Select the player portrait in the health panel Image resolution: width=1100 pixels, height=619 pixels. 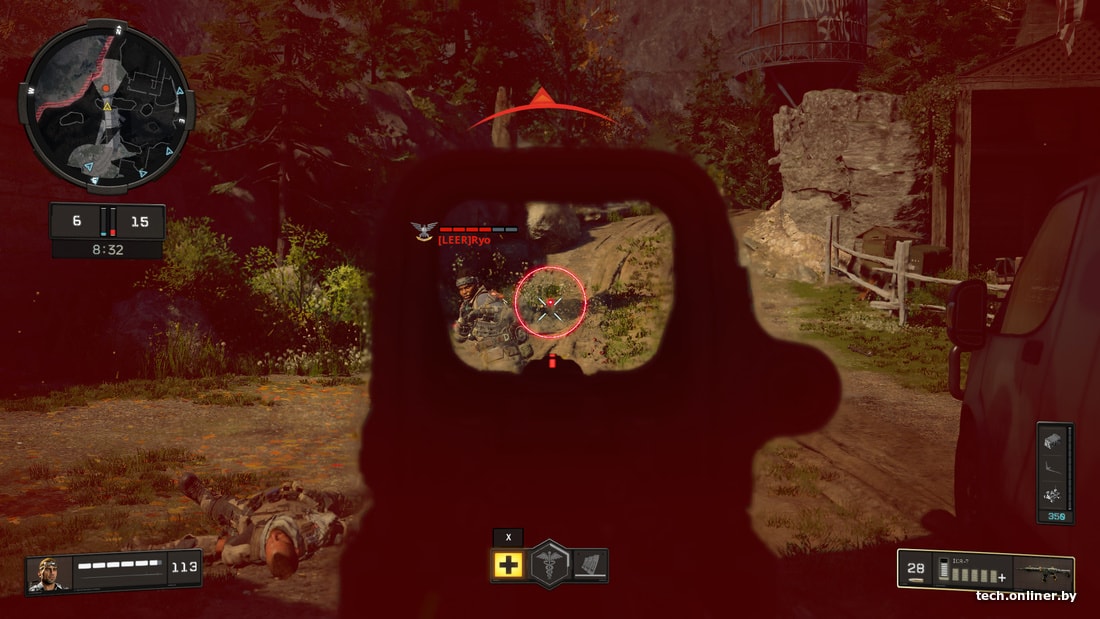coord(47,573)
